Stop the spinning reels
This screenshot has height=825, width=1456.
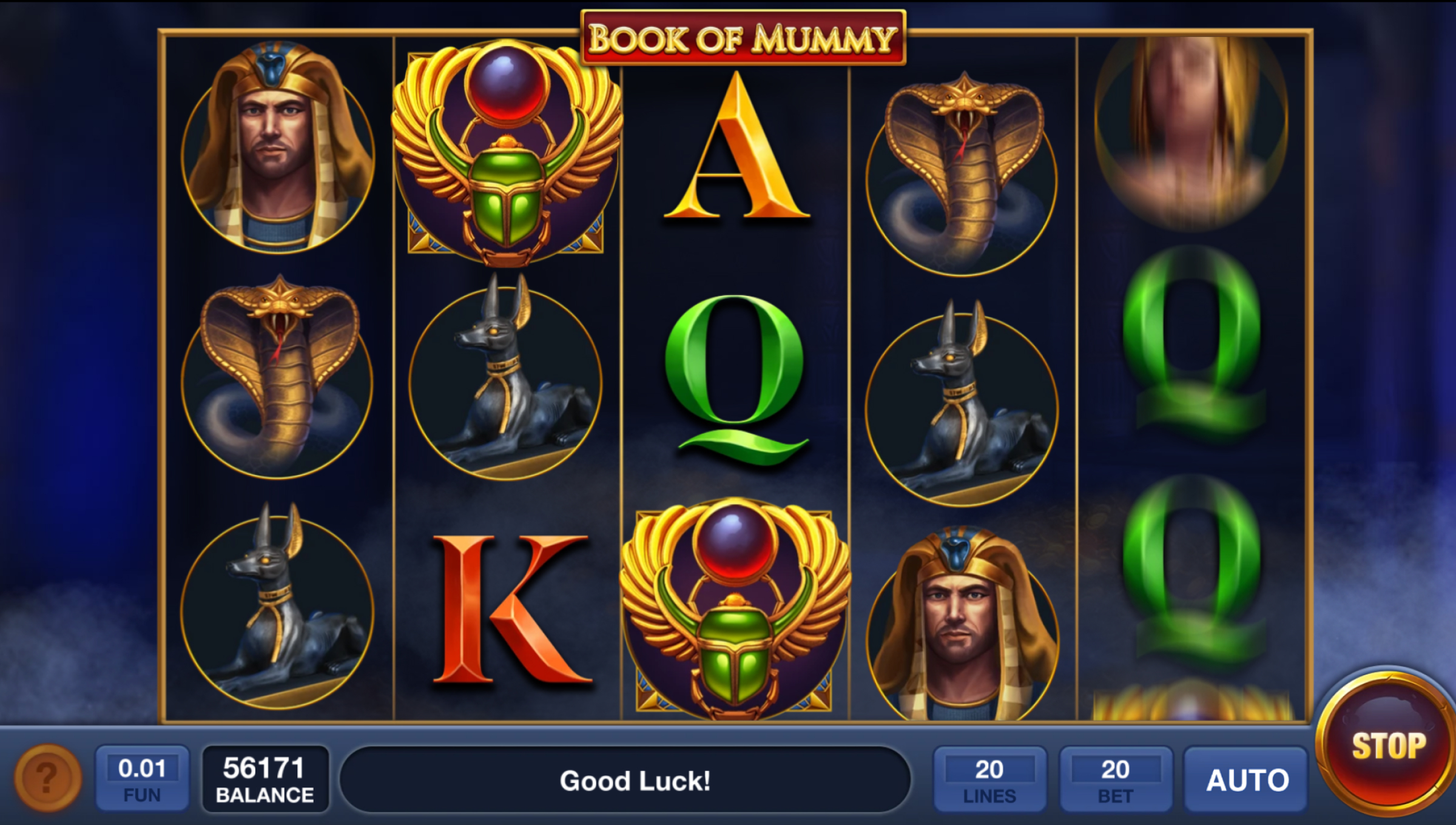(1387, 746)
